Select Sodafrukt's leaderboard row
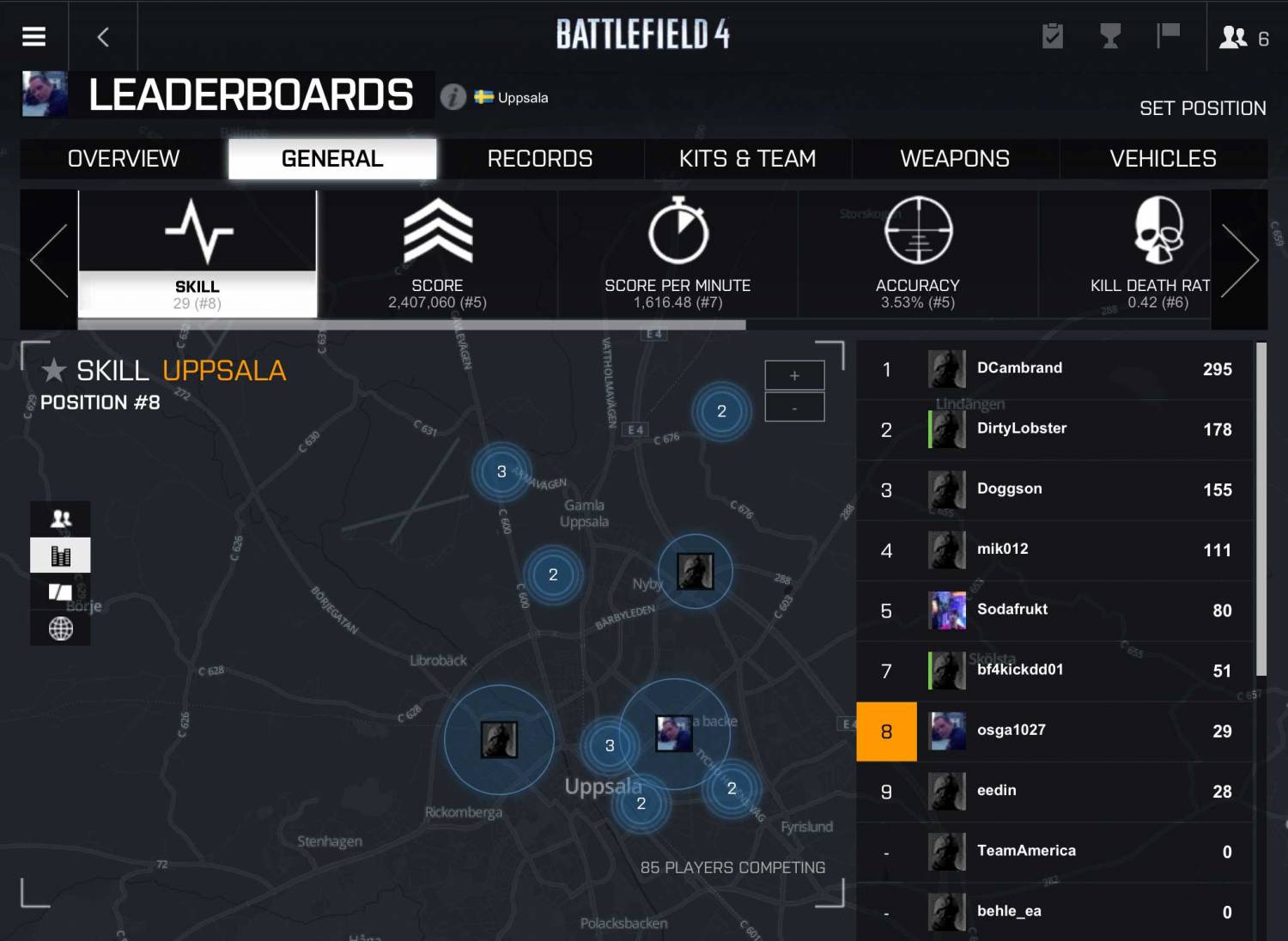Image resolution: width=1288 pixels, height=941 pixels. pos(1056,610)
